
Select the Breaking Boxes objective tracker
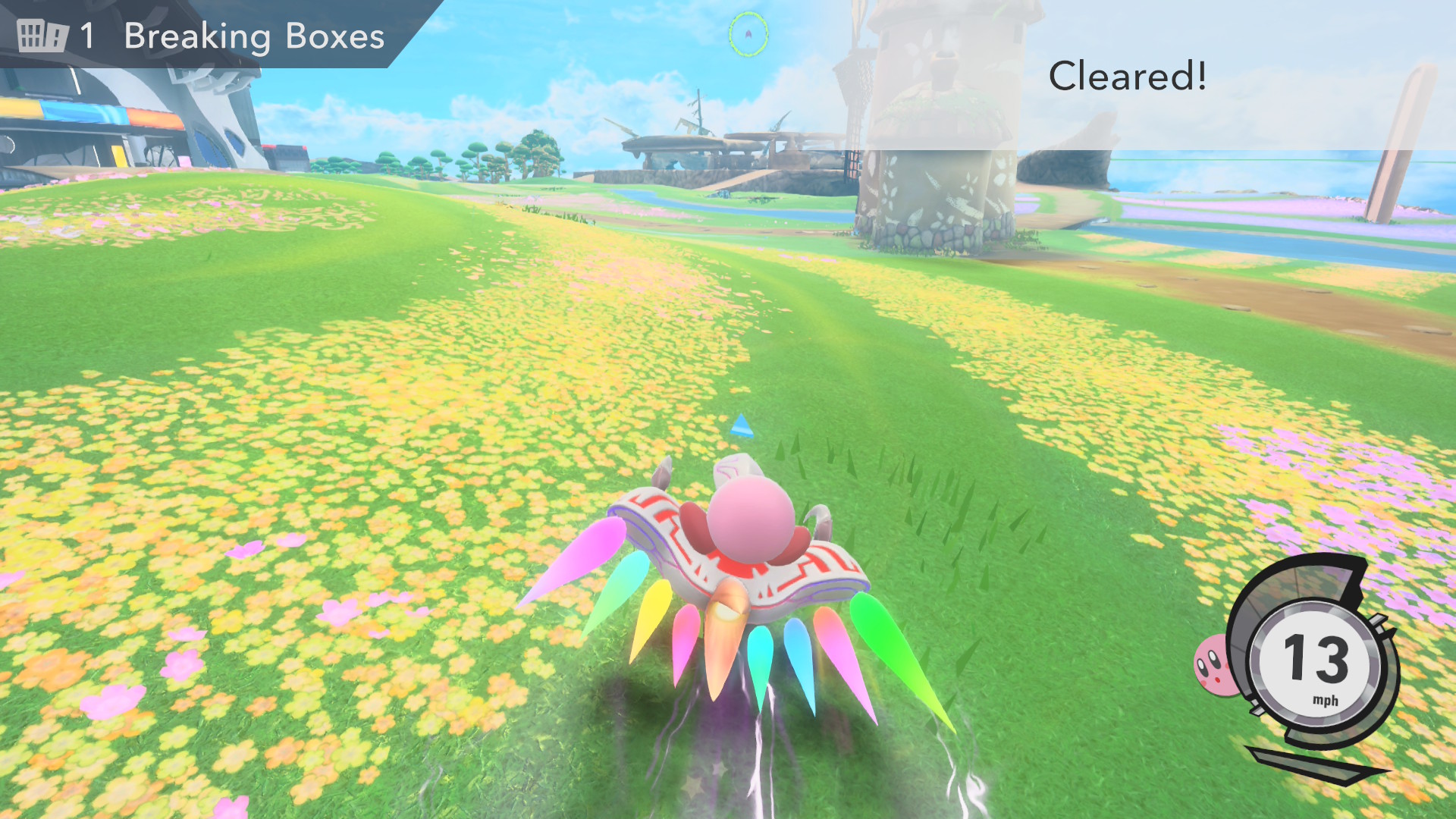pos(253,36)
